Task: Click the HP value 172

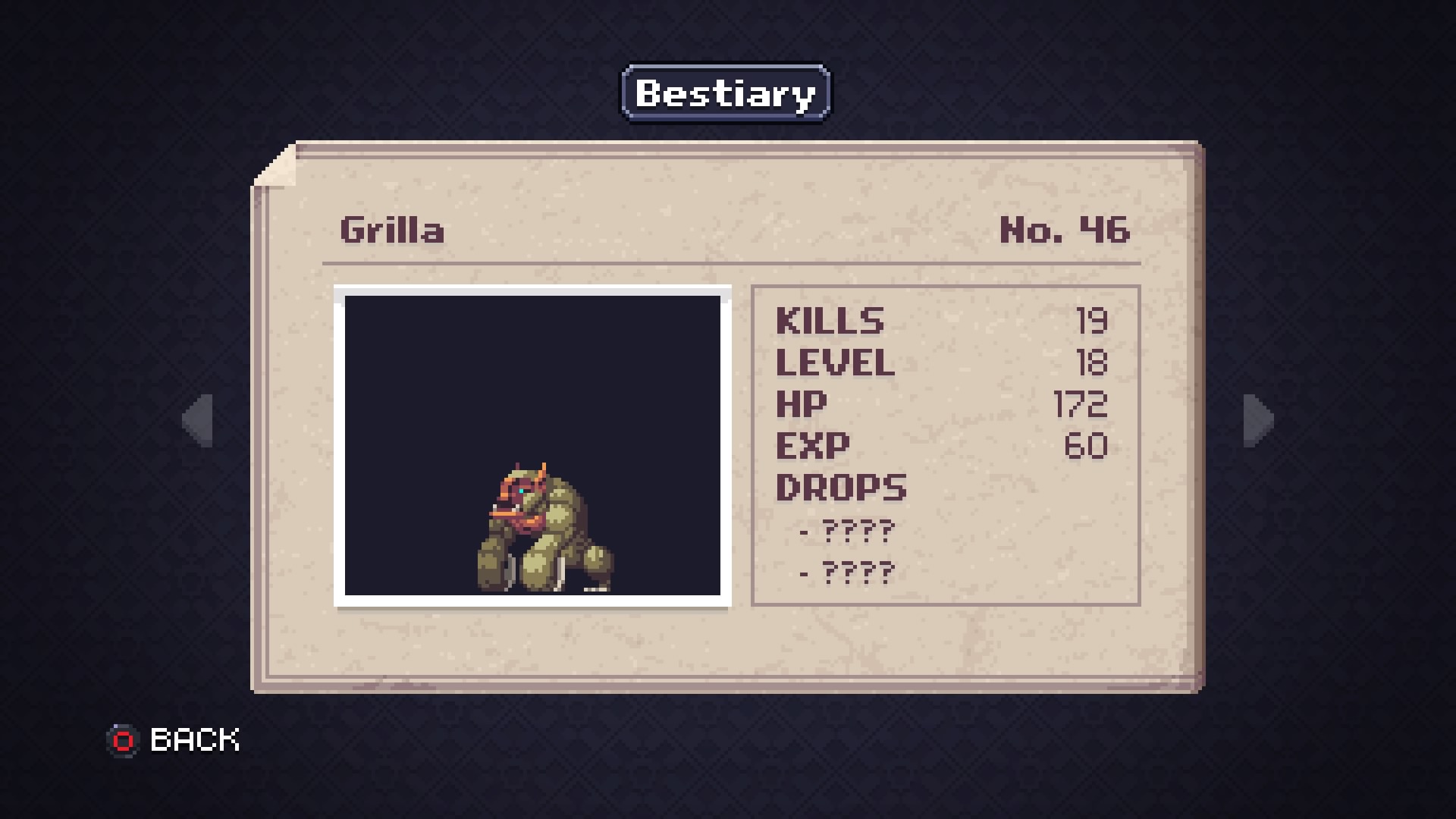Action: pyautogui.click(x=1080, y=404)
